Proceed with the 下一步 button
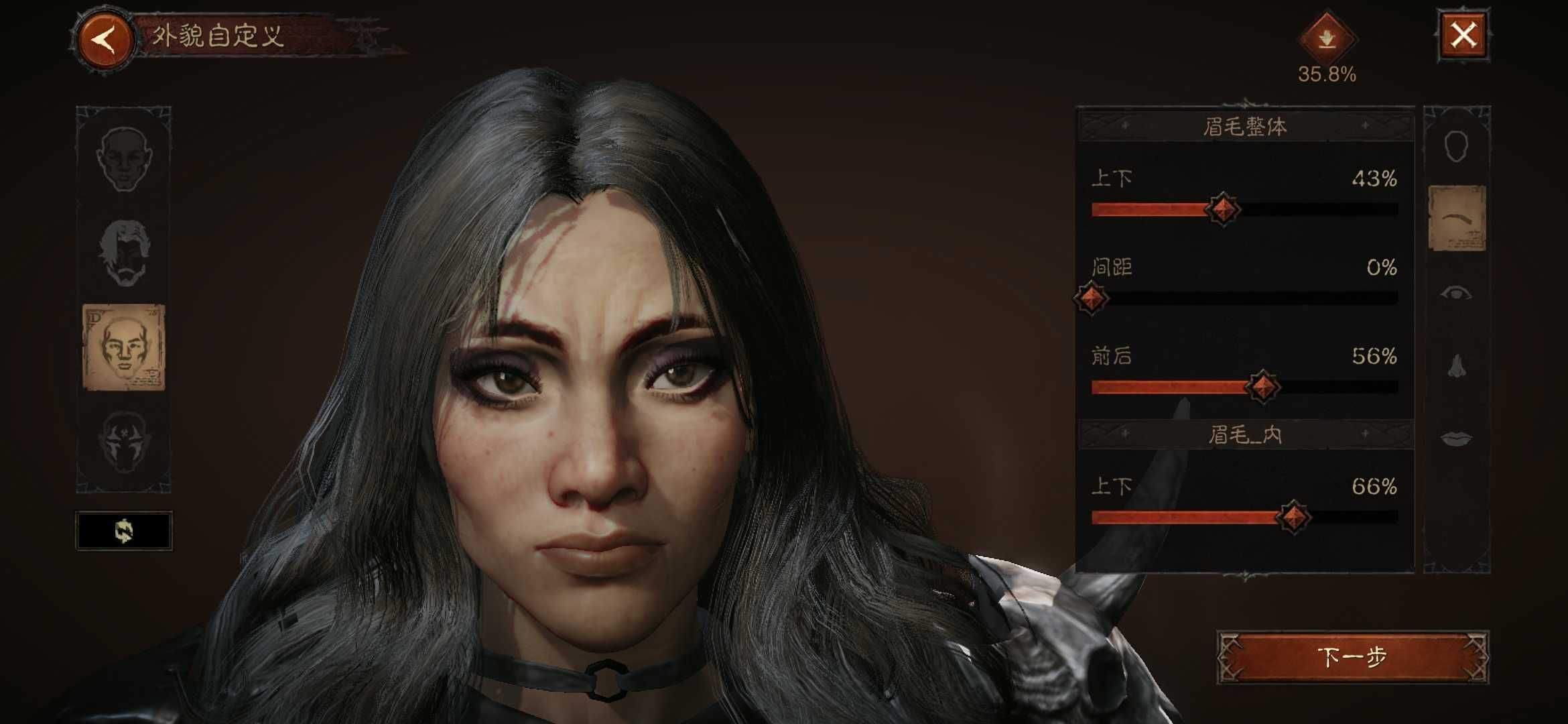Viewport: 1568px width, 724px height. [x=1352, y=657]
